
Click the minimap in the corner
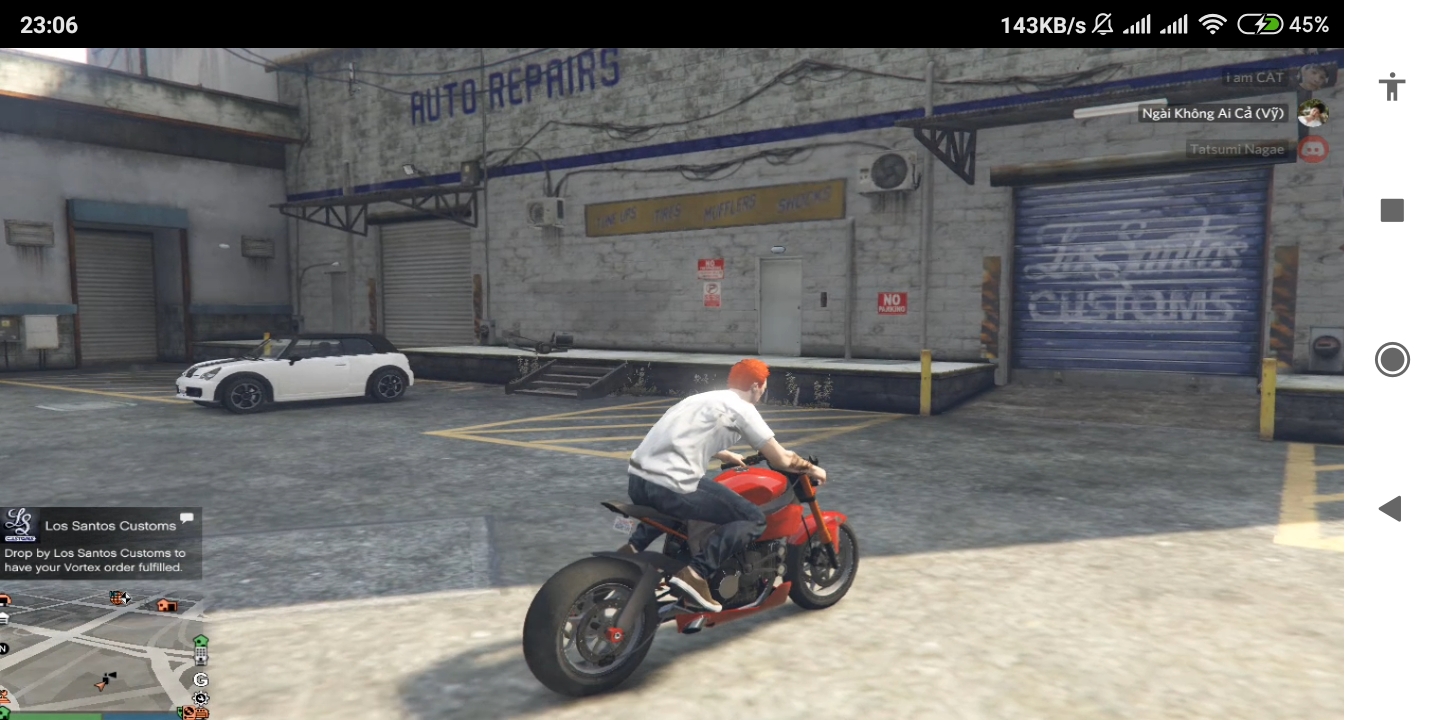point(100,650)
